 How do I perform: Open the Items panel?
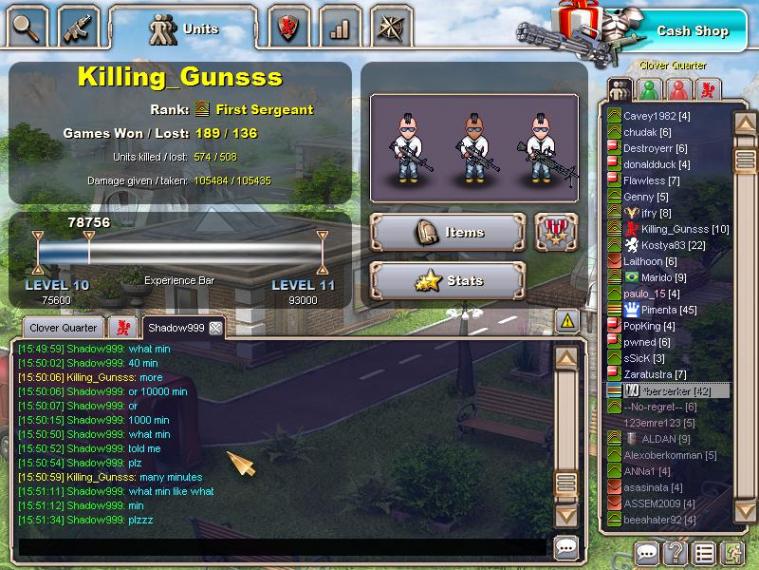tap(447, 232)
